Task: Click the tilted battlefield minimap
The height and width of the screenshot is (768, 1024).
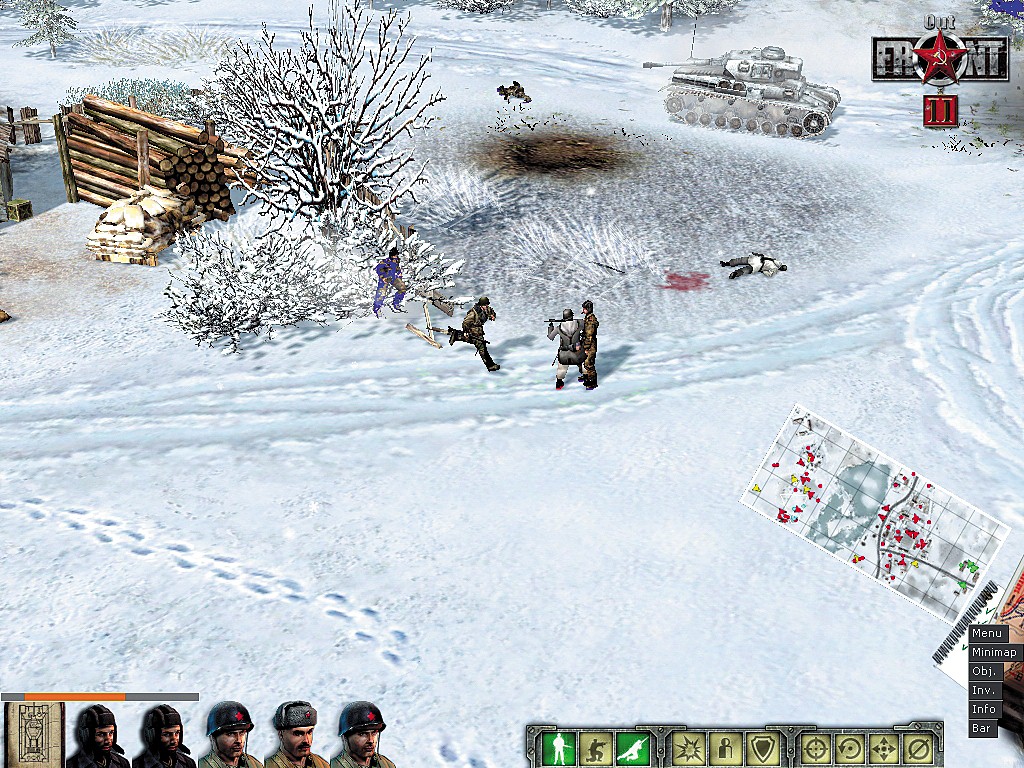Action: pos(873,510)
